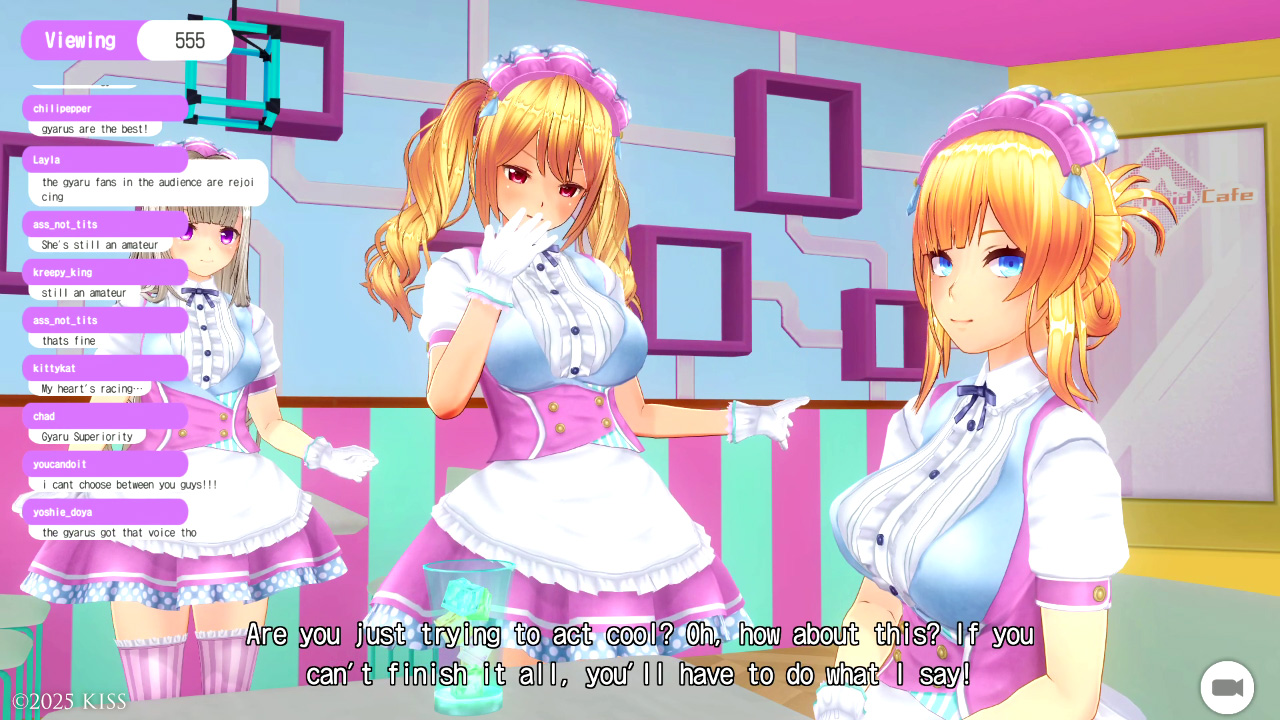Select chilipepper's username in the chat
Viewport: 1280px width, 720px height.
pyautogui.click(x=62, y=108)
